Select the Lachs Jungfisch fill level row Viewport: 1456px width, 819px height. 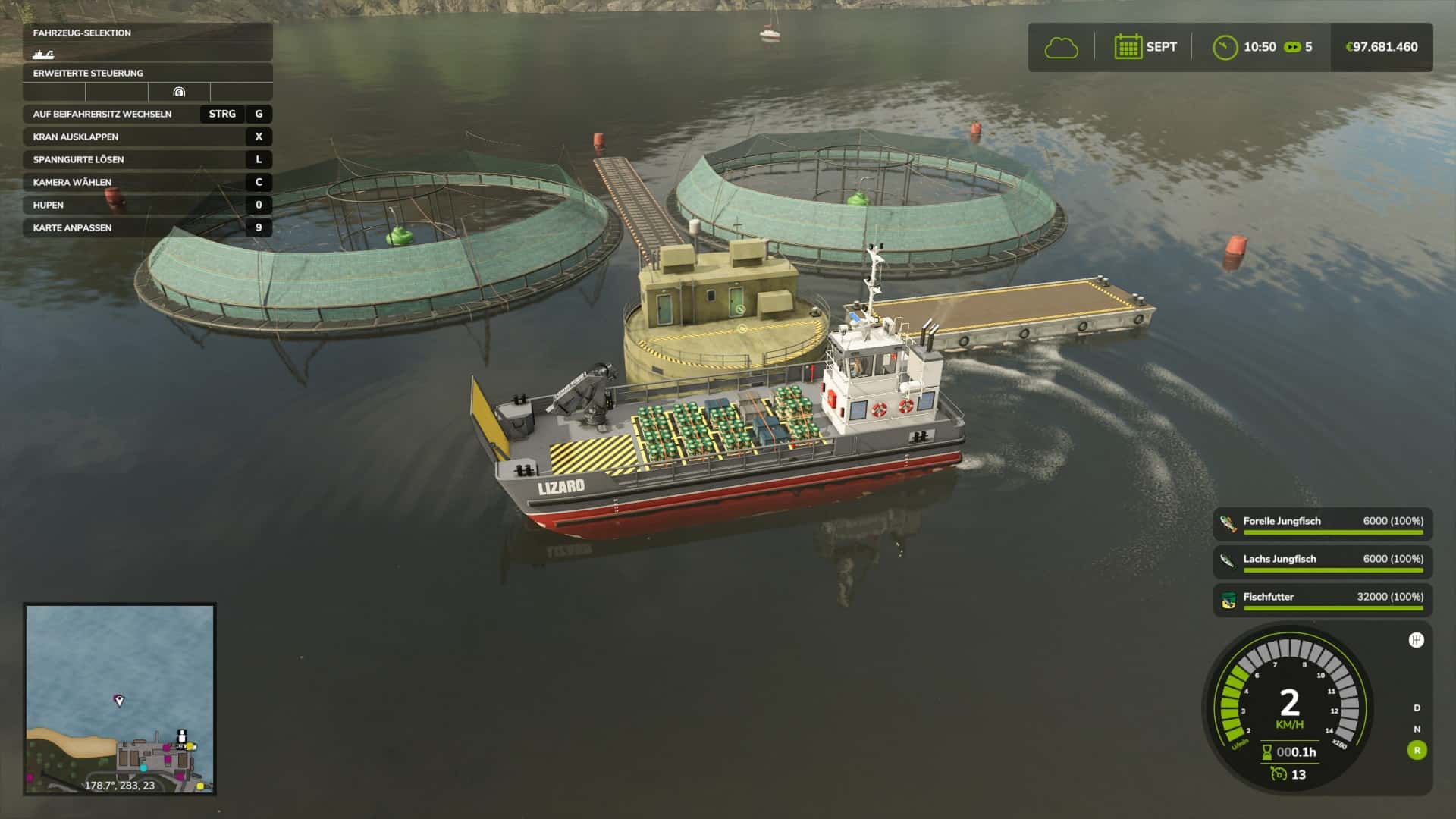coord(1323,562)
